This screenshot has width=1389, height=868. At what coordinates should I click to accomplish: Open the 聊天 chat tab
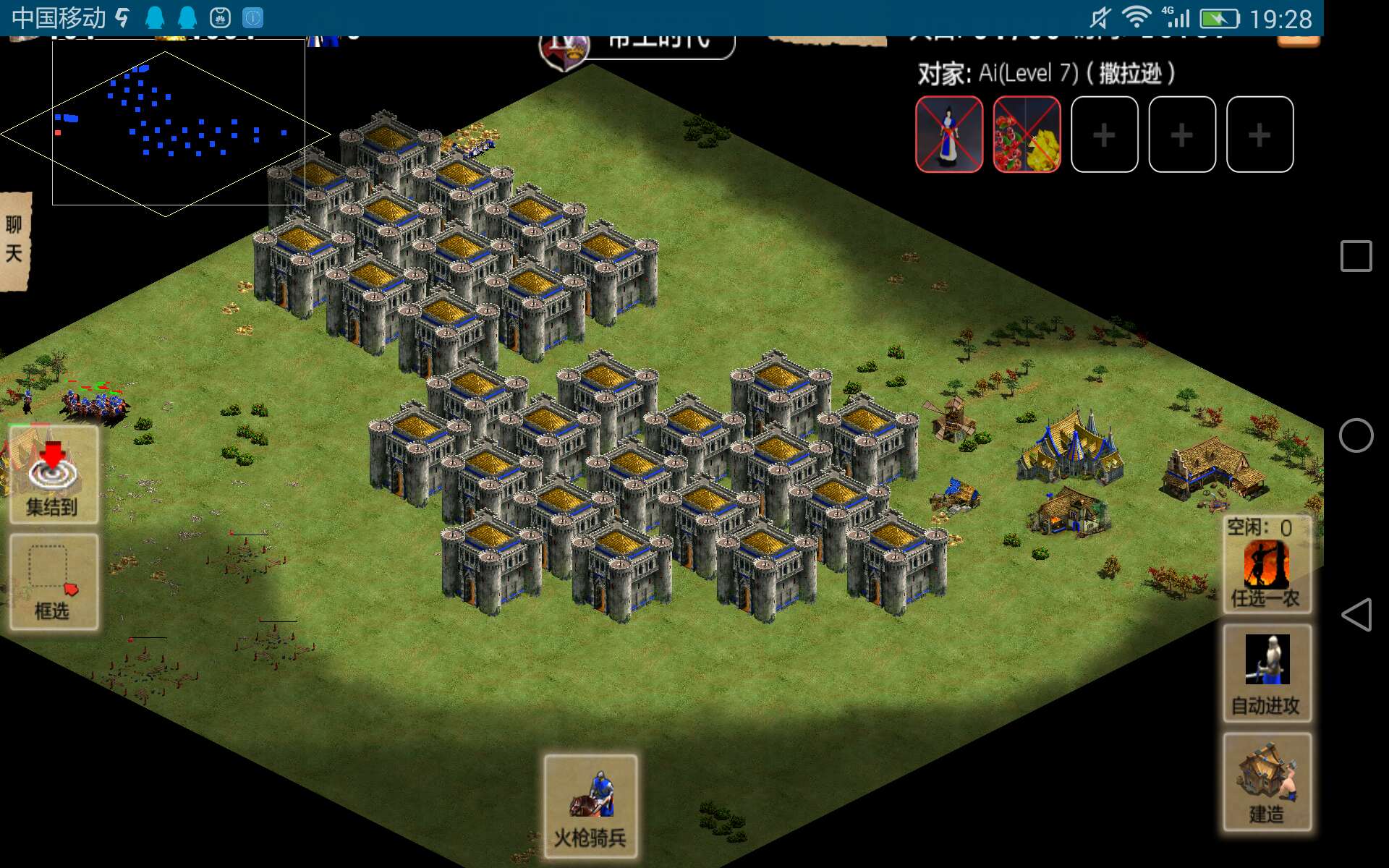[x=14, y=240]
